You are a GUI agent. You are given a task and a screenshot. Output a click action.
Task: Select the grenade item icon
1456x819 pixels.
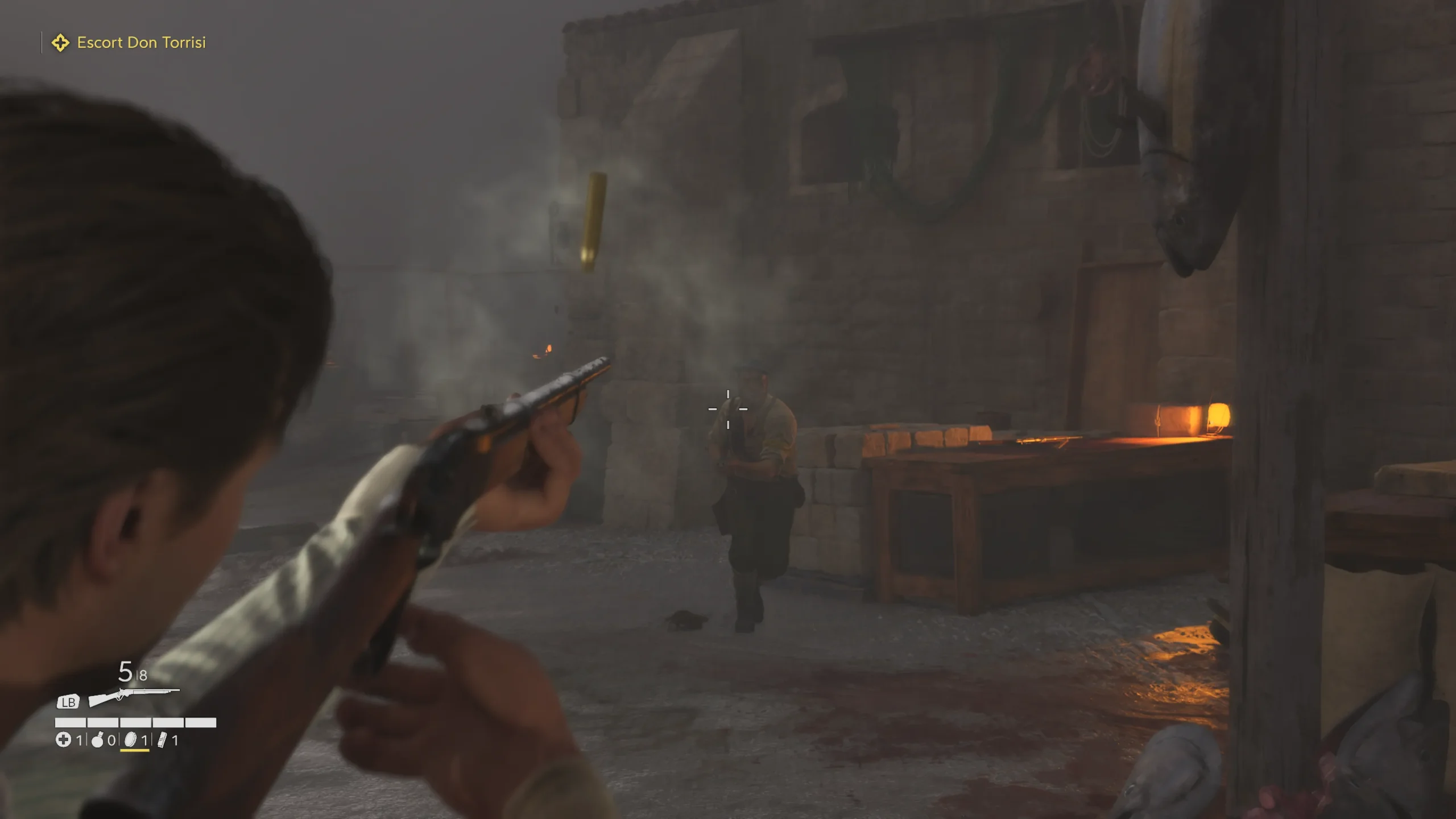click(98, 740)
